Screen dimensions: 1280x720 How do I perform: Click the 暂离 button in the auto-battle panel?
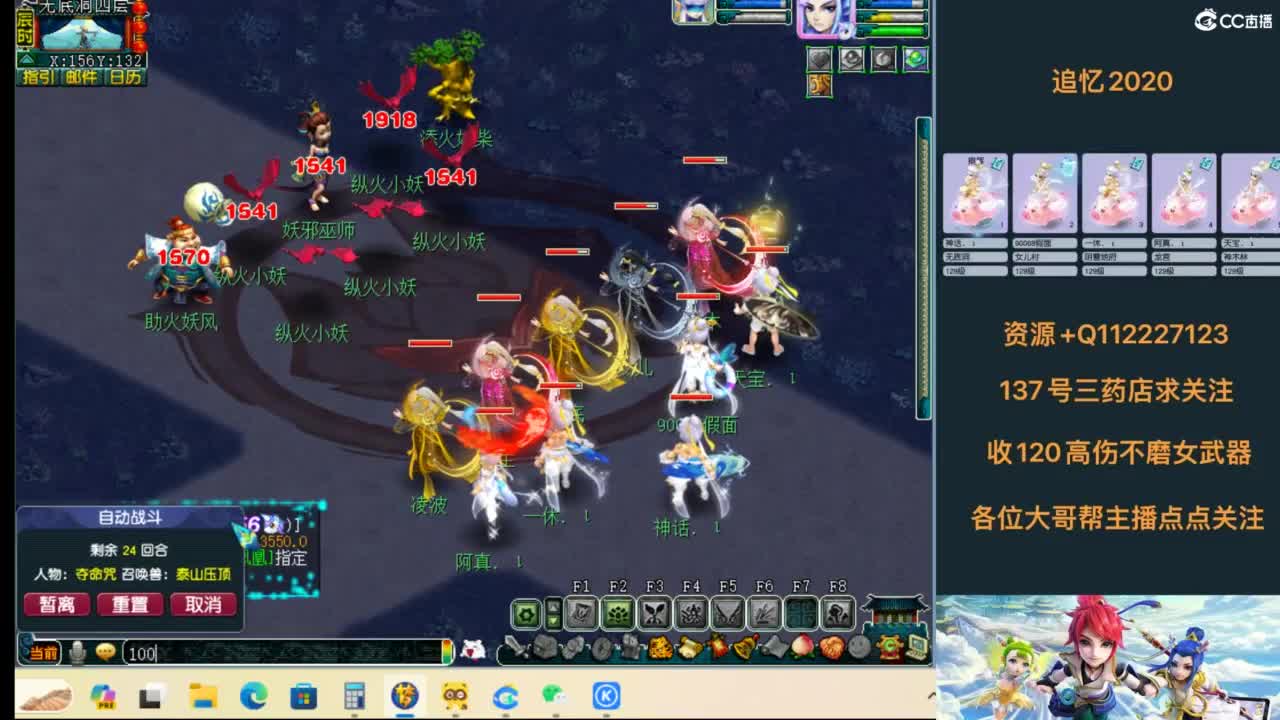[x=56, y=604]
